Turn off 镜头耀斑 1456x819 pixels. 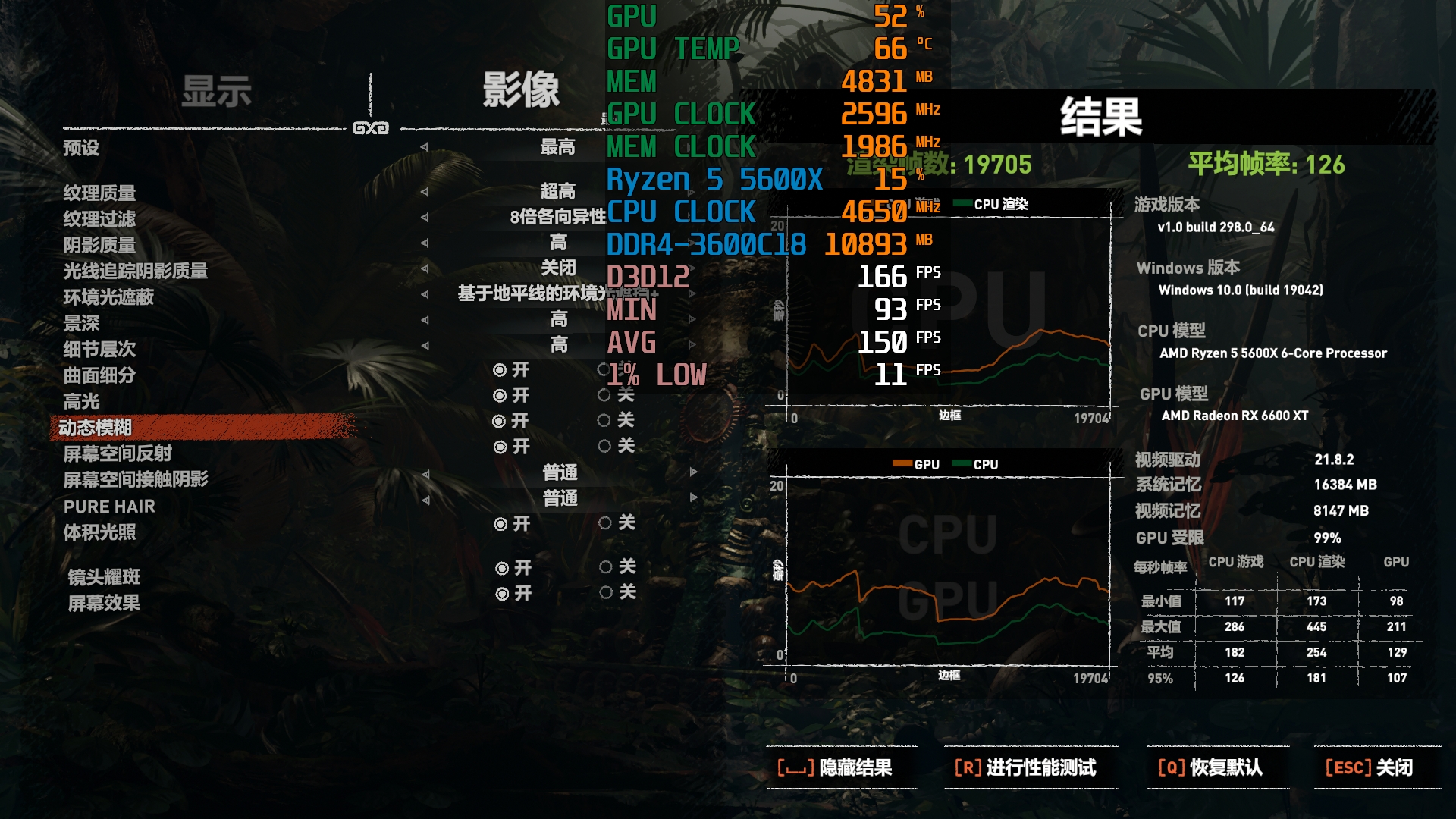(x=605, y=567)
